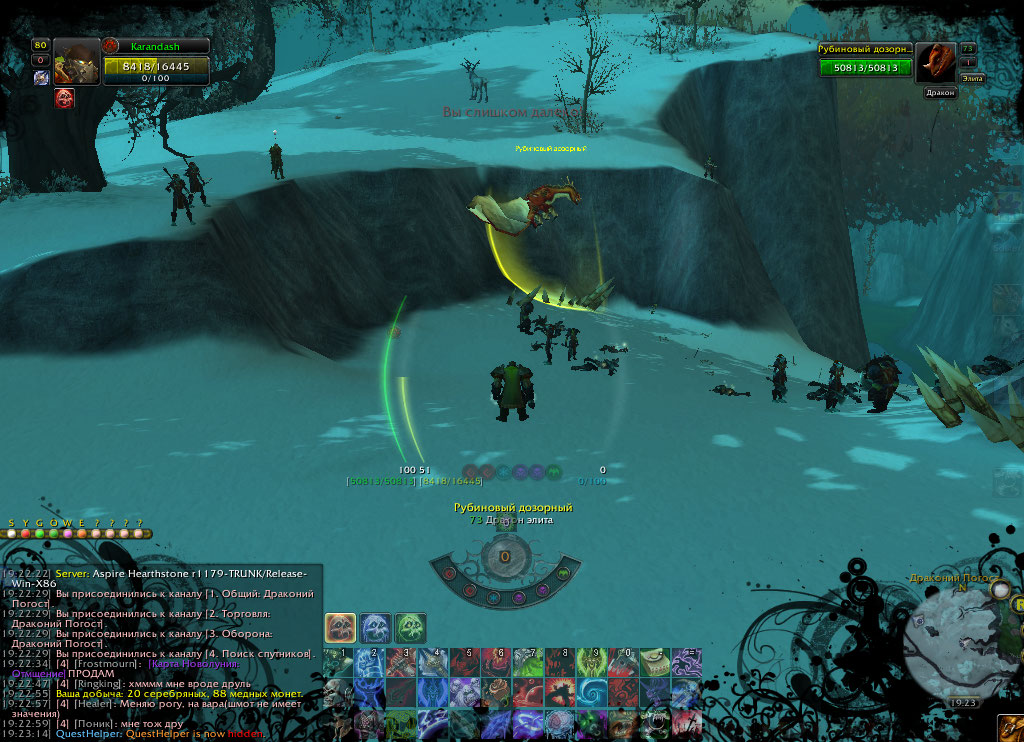The width and height of the screenshot is (1024, 742).
Task: Cast the green slime ability in slot 7
Action: (x=527, y=663)
